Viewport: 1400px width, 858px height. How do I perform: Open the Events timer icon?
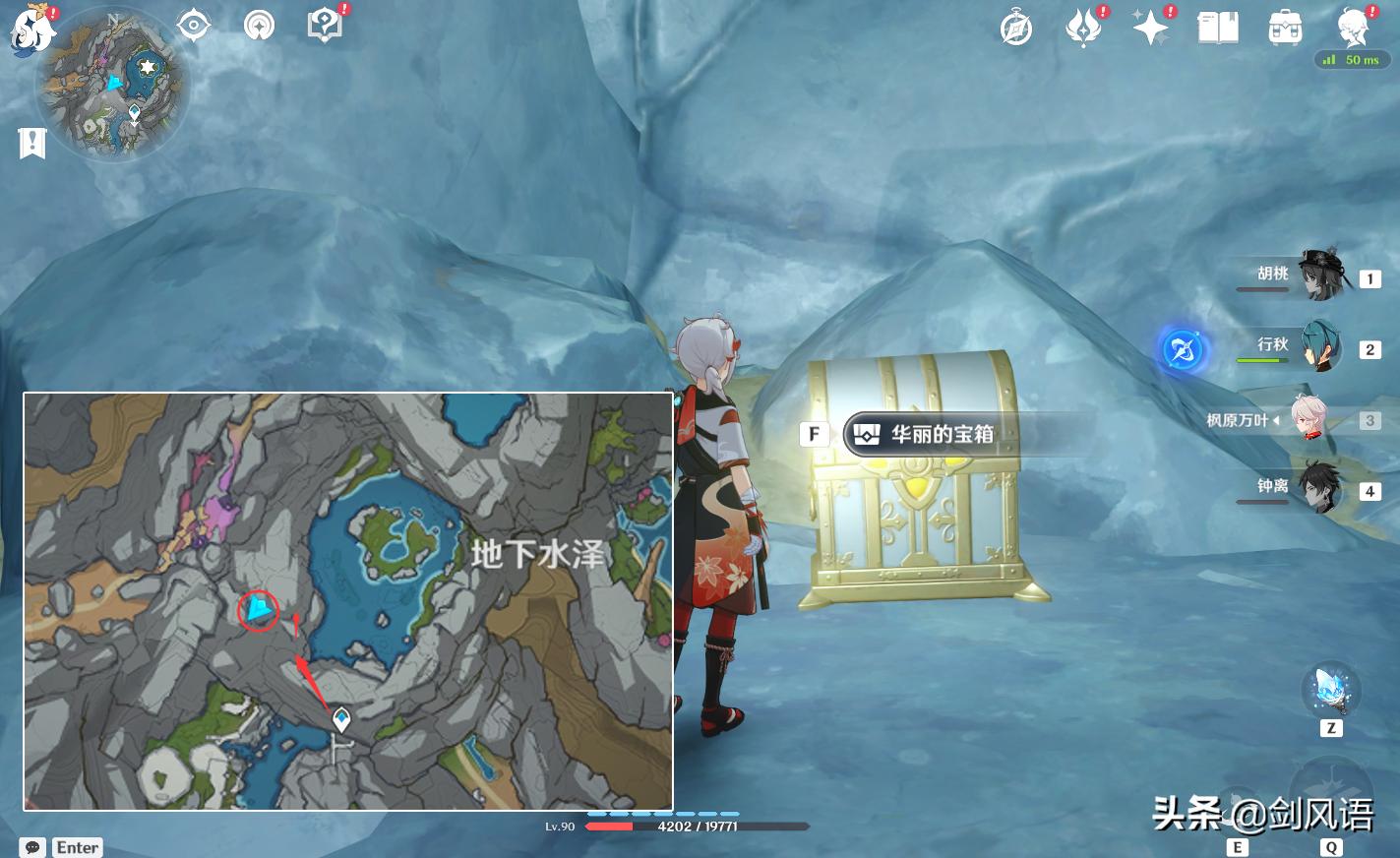point(1015,27)
